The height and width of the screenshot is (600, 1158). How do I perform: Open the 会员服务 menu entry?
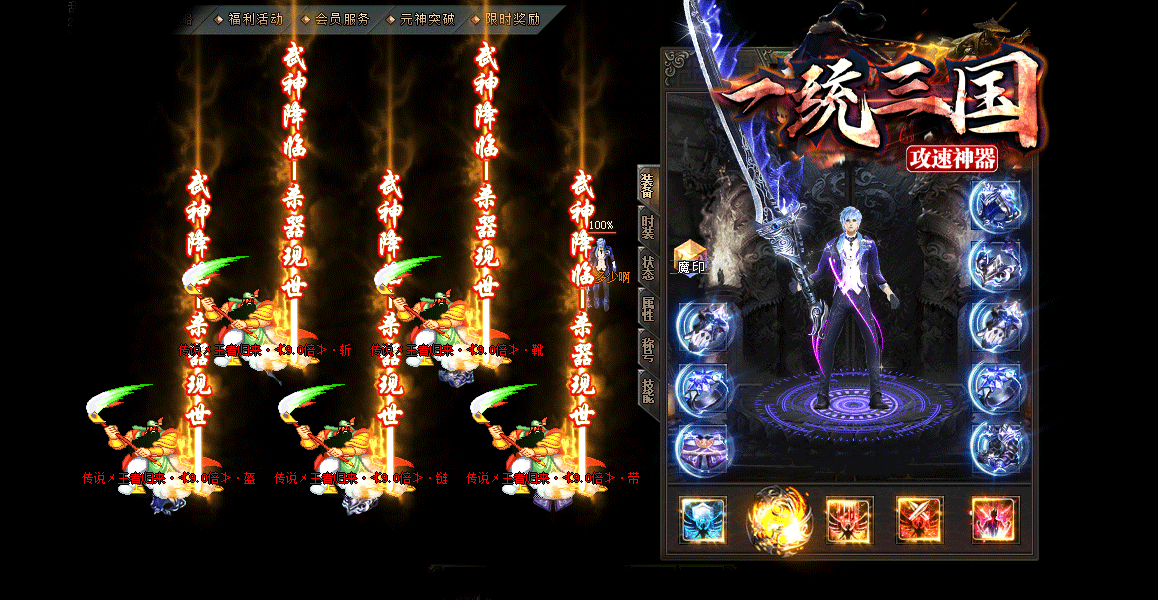[x=341, y=19]
